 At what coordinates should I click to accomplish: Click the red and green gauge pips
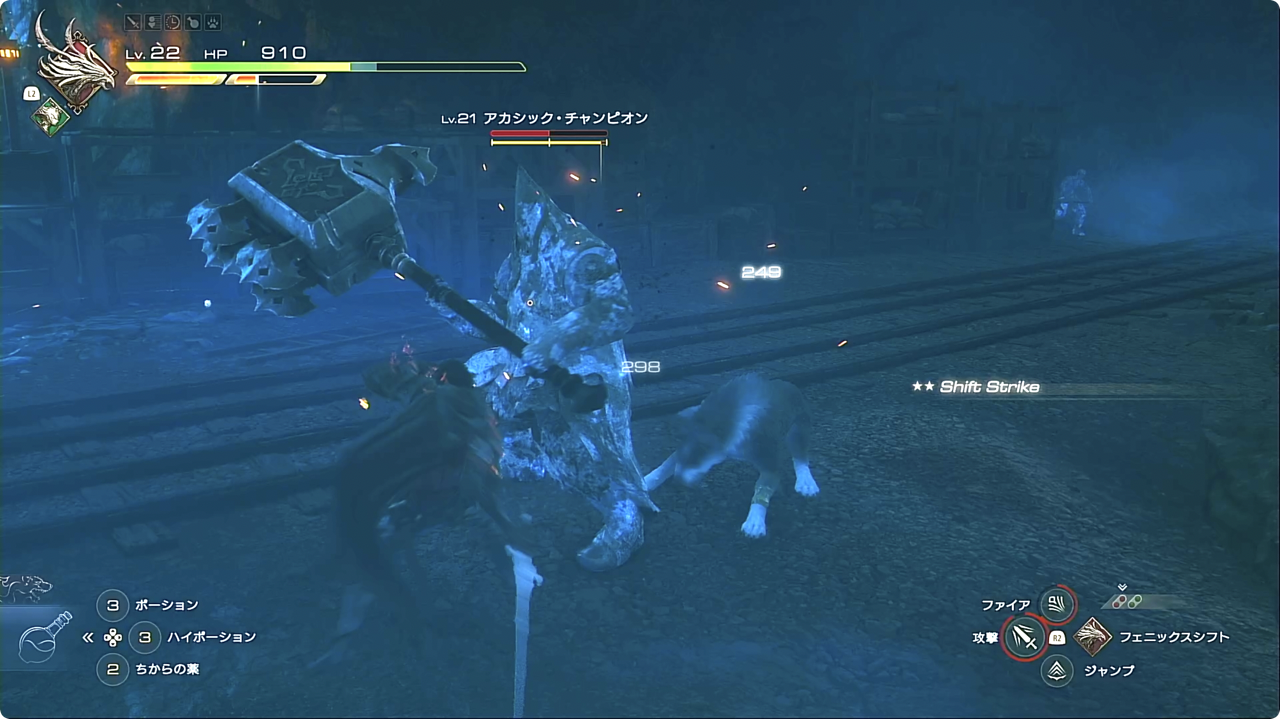[1128, 601]
